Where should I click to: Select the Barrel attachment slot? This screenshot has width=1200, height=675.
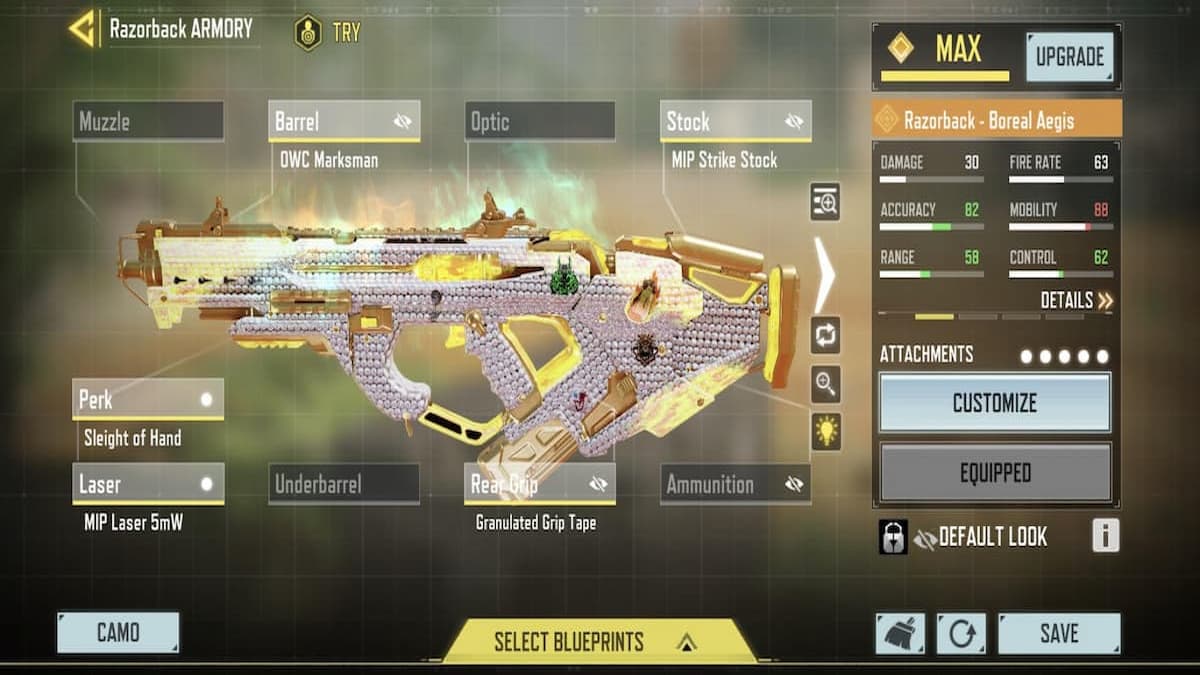344,122
